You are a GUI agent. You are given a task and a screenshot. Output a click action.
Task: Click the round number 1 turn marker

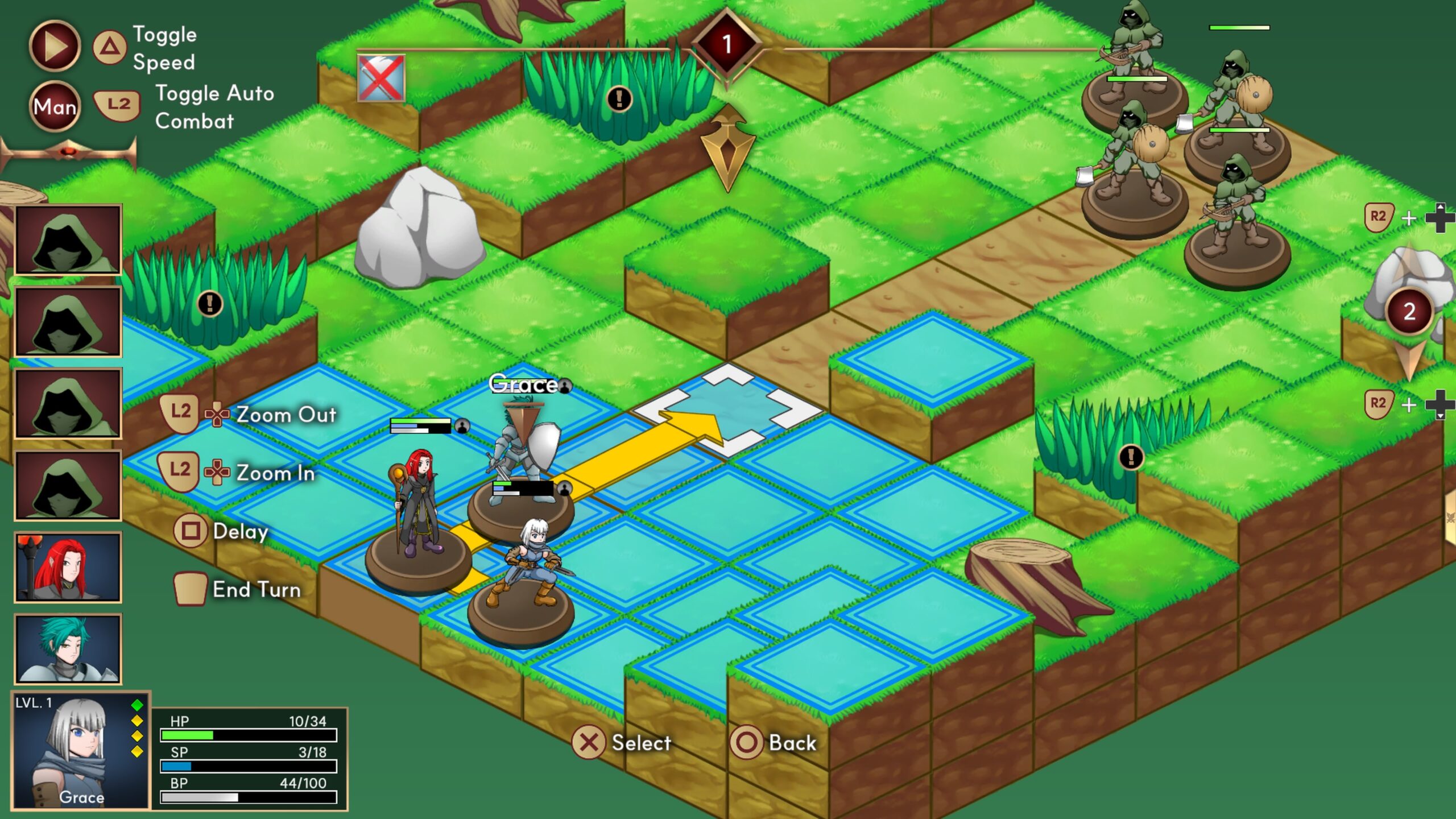coord(726,44)
